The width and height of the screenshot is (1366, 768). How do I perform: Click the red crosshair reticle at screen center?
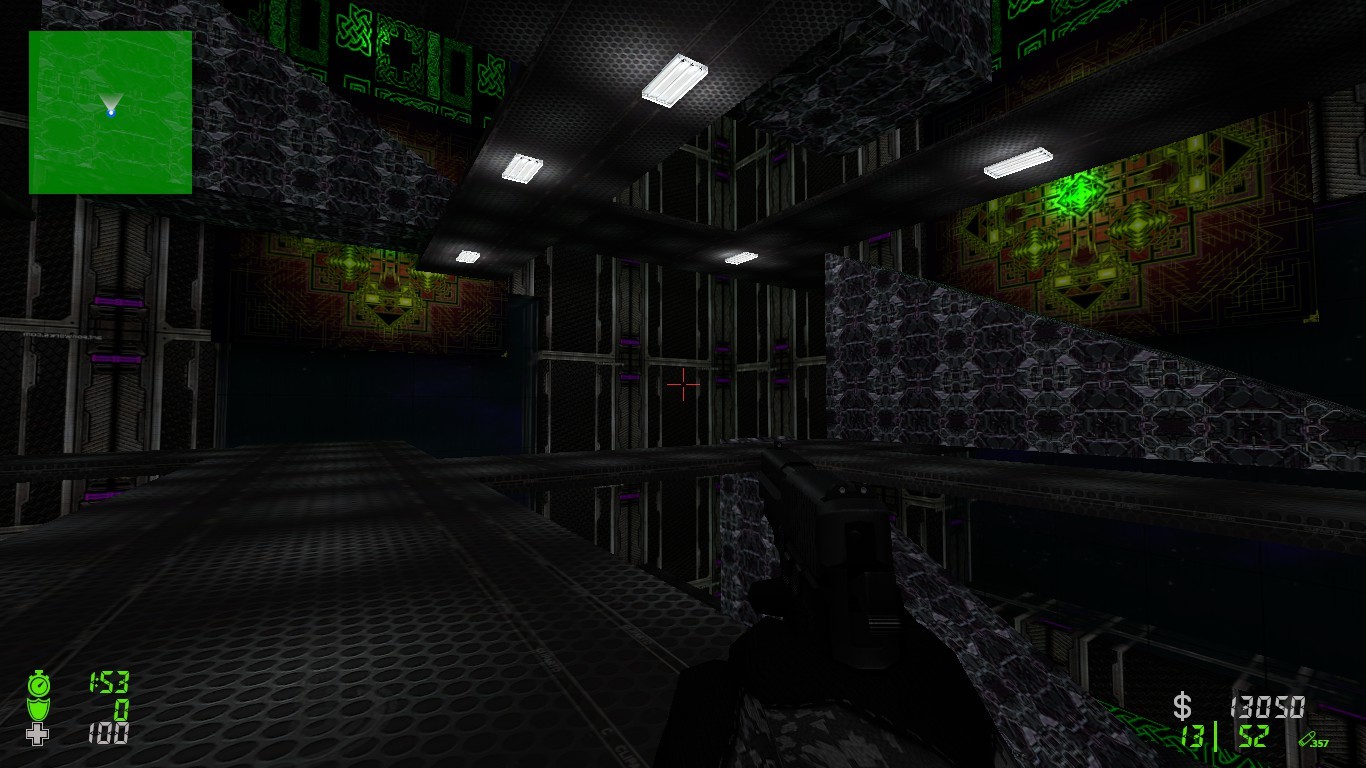pyautogui.click(x=684, y=385)
